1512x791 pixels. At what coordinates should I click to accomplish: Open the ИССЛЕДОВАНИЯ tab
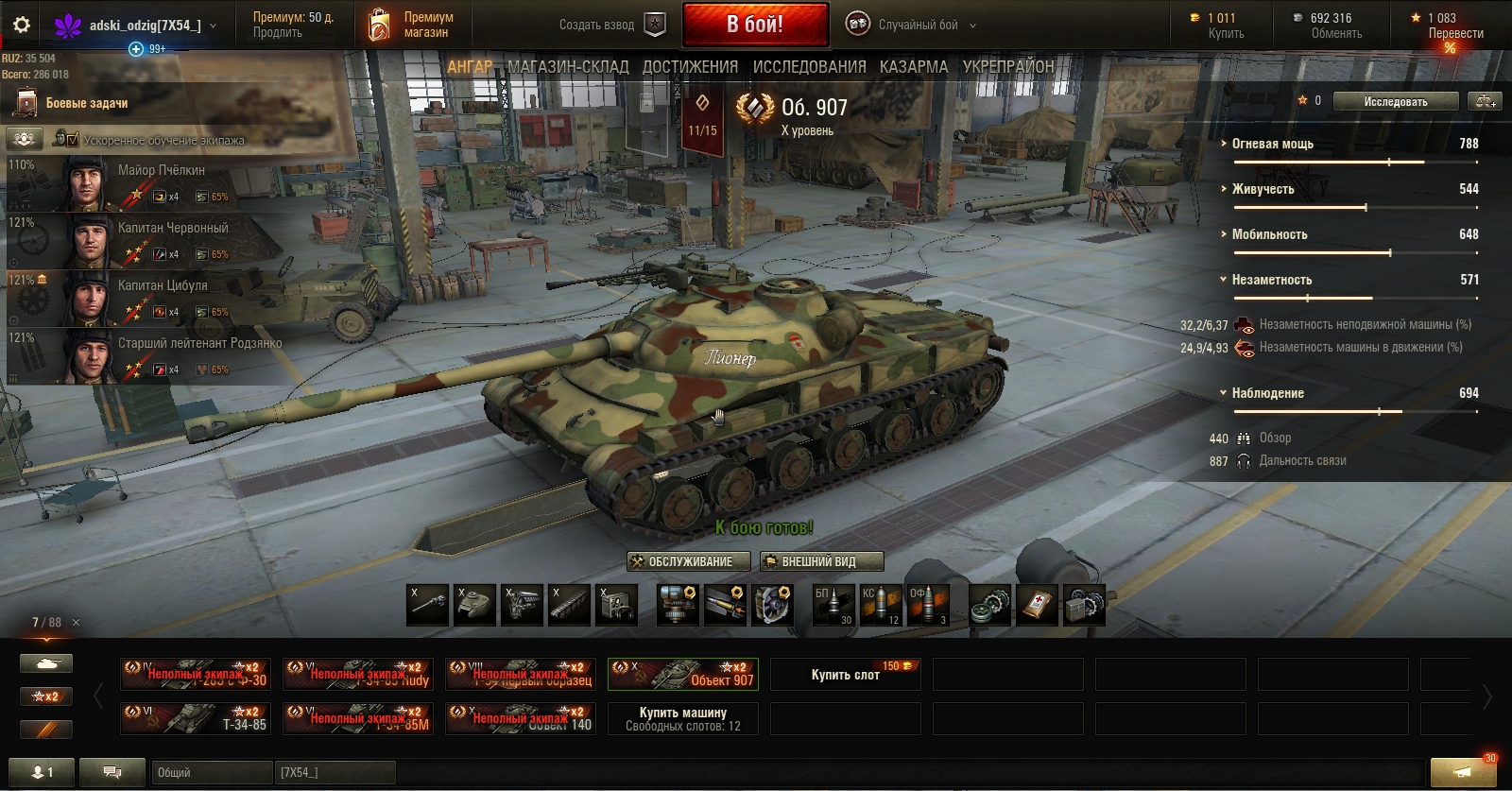pyautogui.click(x=809, y=66)
